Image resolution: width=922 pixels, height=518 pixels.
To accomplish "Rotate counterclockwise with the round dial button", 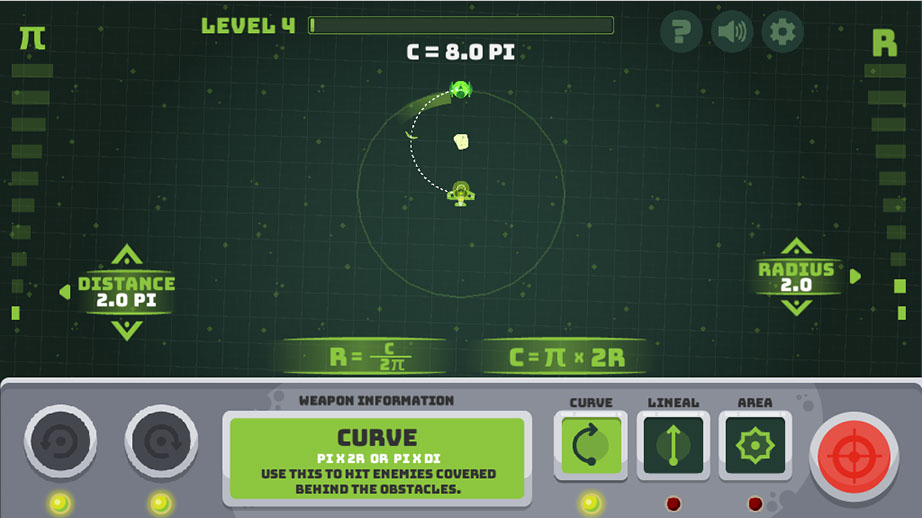I will coord(60,442).
